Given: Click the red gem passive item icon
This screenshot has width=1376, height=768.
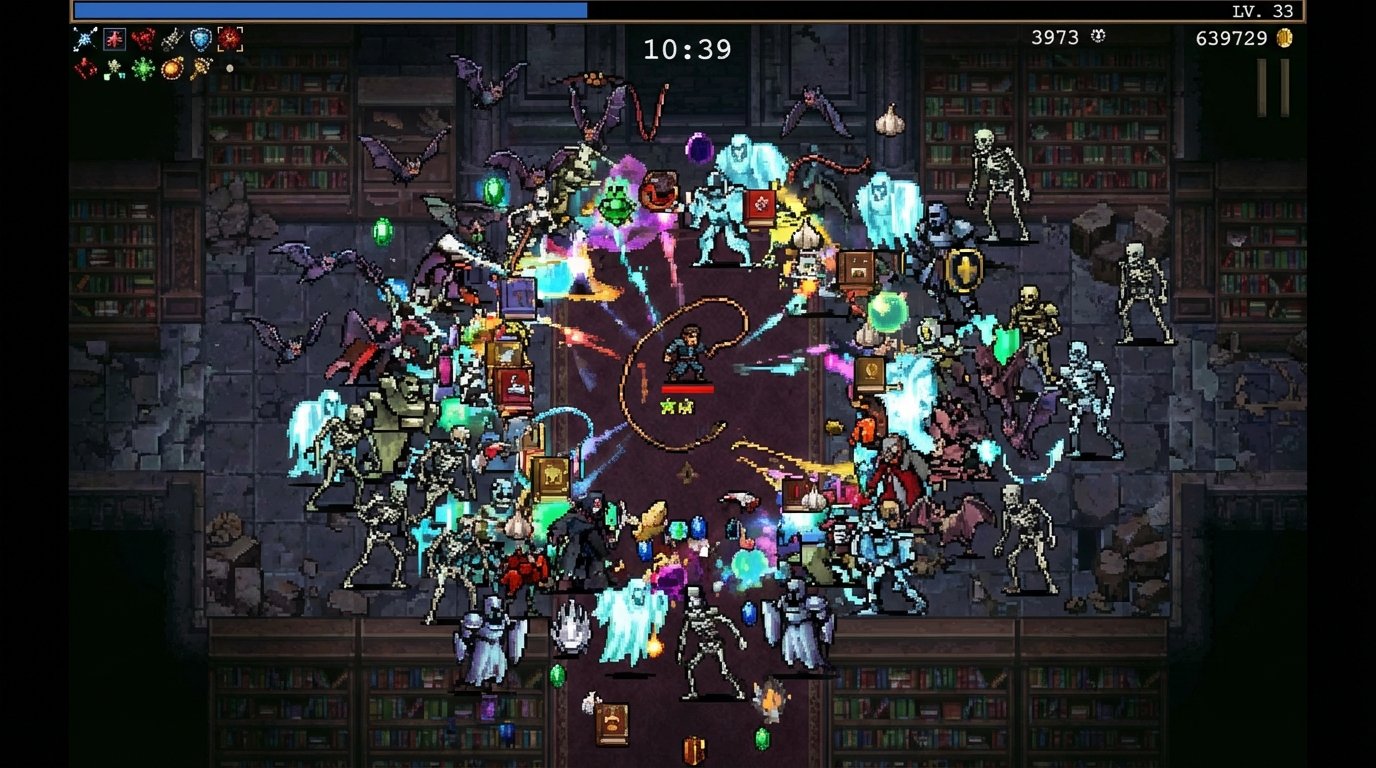Looking at the screenshot, I should point(84,69).
